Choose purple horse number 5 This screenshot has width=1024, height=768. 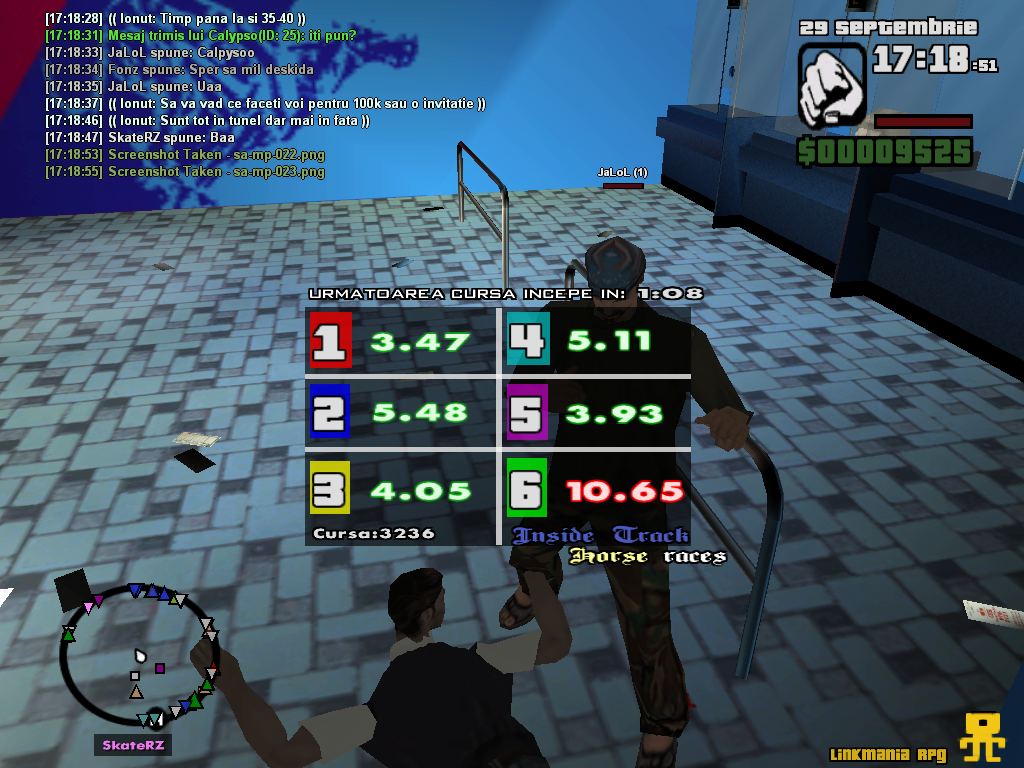point(527,412)
